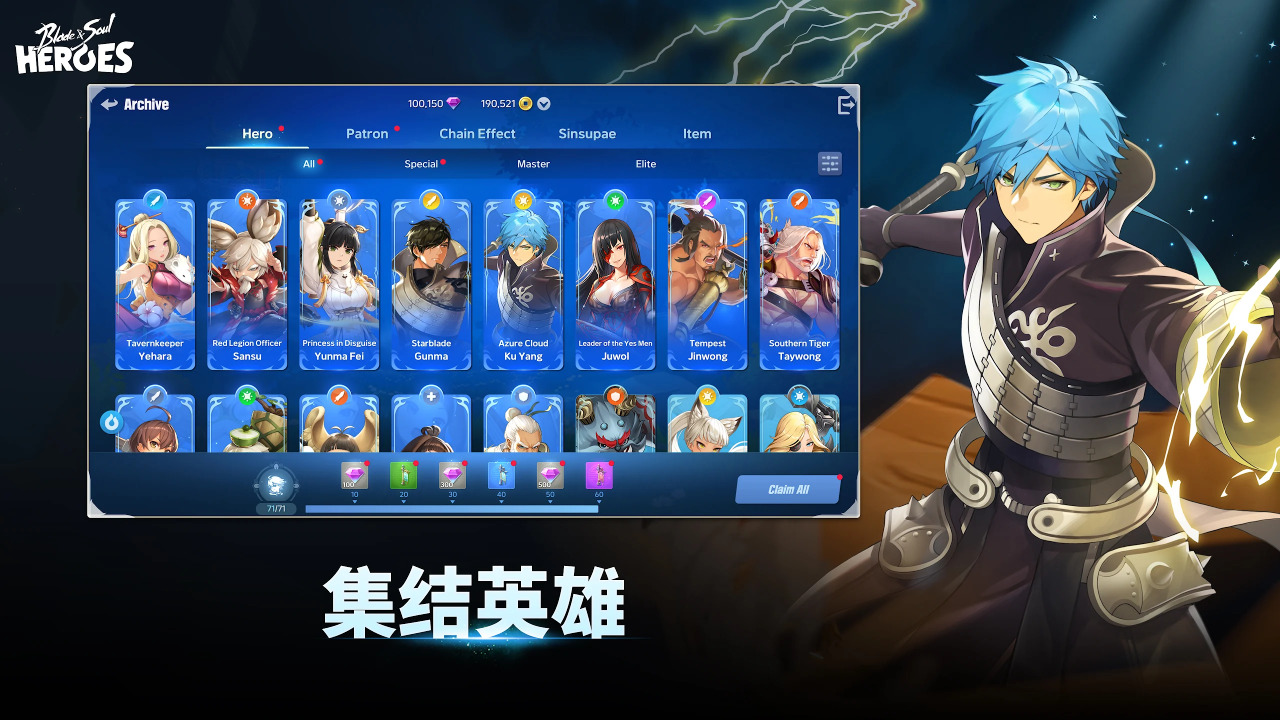1280x720 pixels.
Task: Click the 100-gem reward at milestone 10
Action: click(354, 477)
